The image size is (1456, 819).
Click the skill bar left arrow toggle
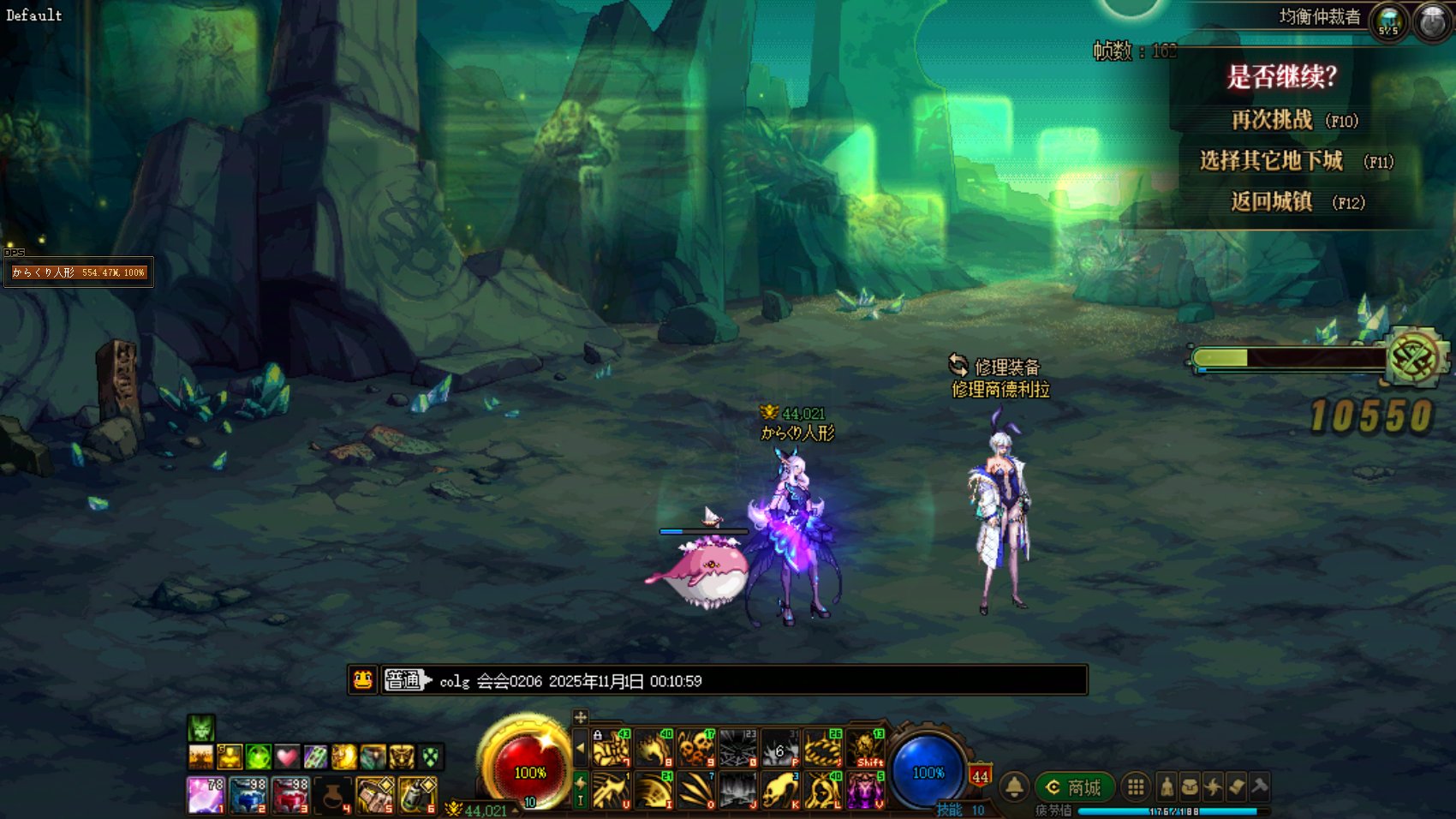pyautogui.click(x=581, y=749)
